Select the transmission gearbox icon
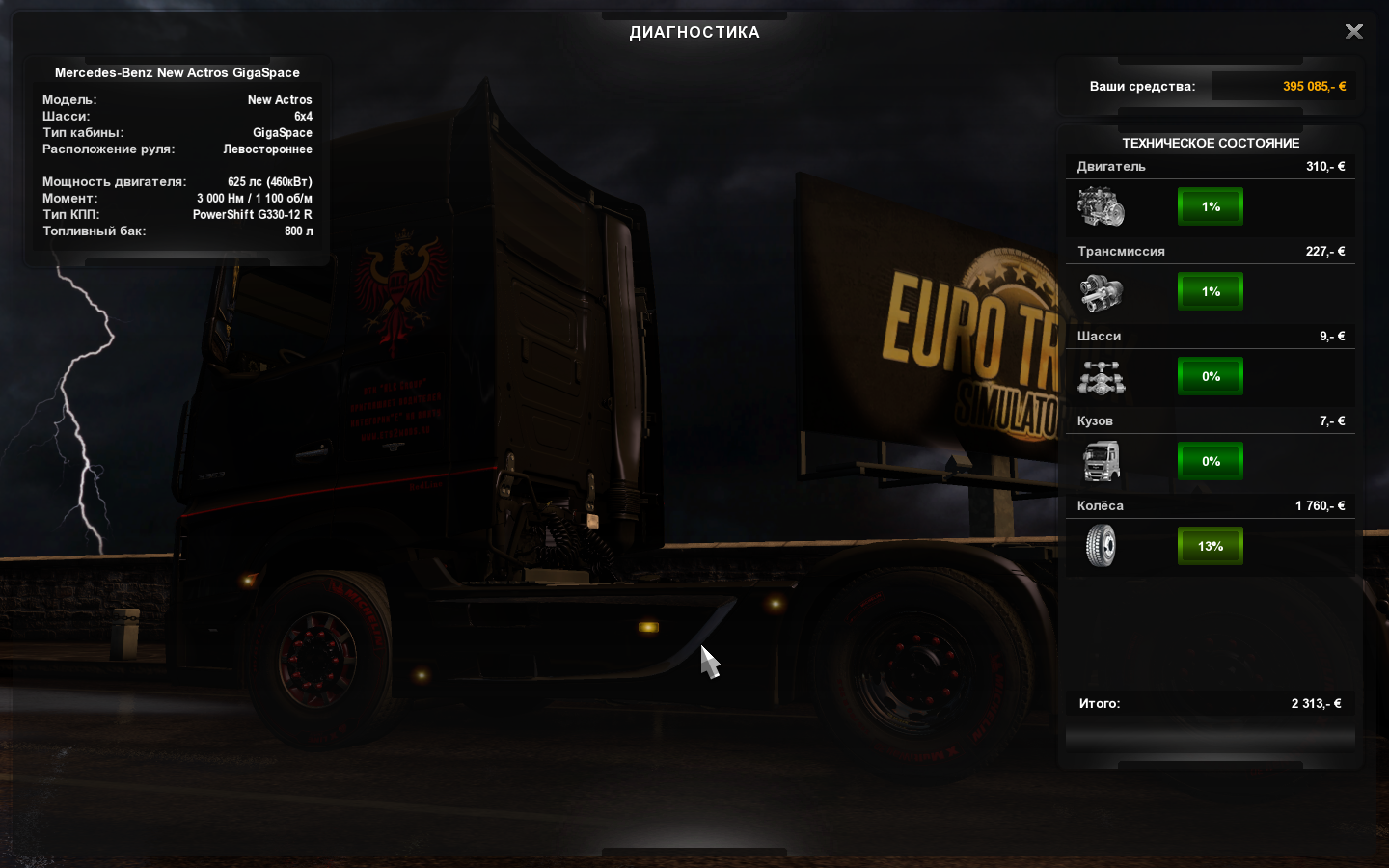The width and height of the screenshot is (1389, 868). tap(1101, 292)
